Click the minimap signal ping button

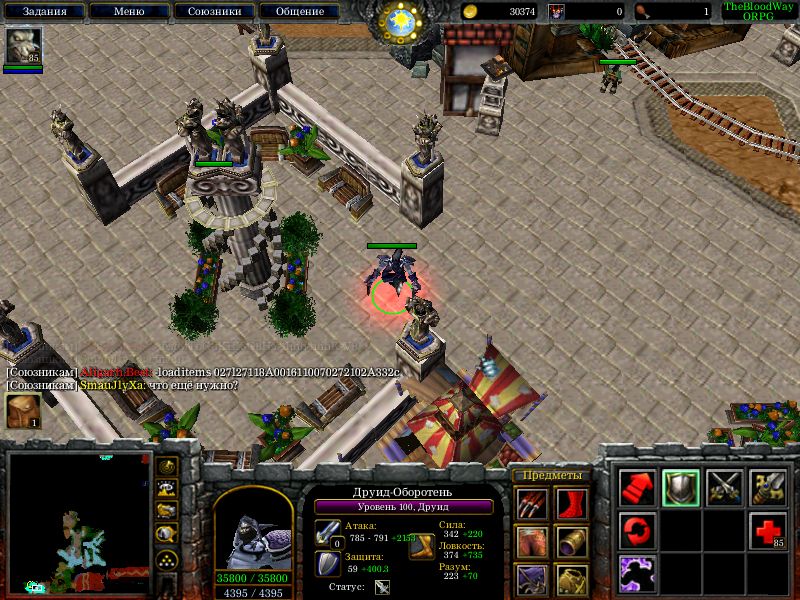click(168, 466)
